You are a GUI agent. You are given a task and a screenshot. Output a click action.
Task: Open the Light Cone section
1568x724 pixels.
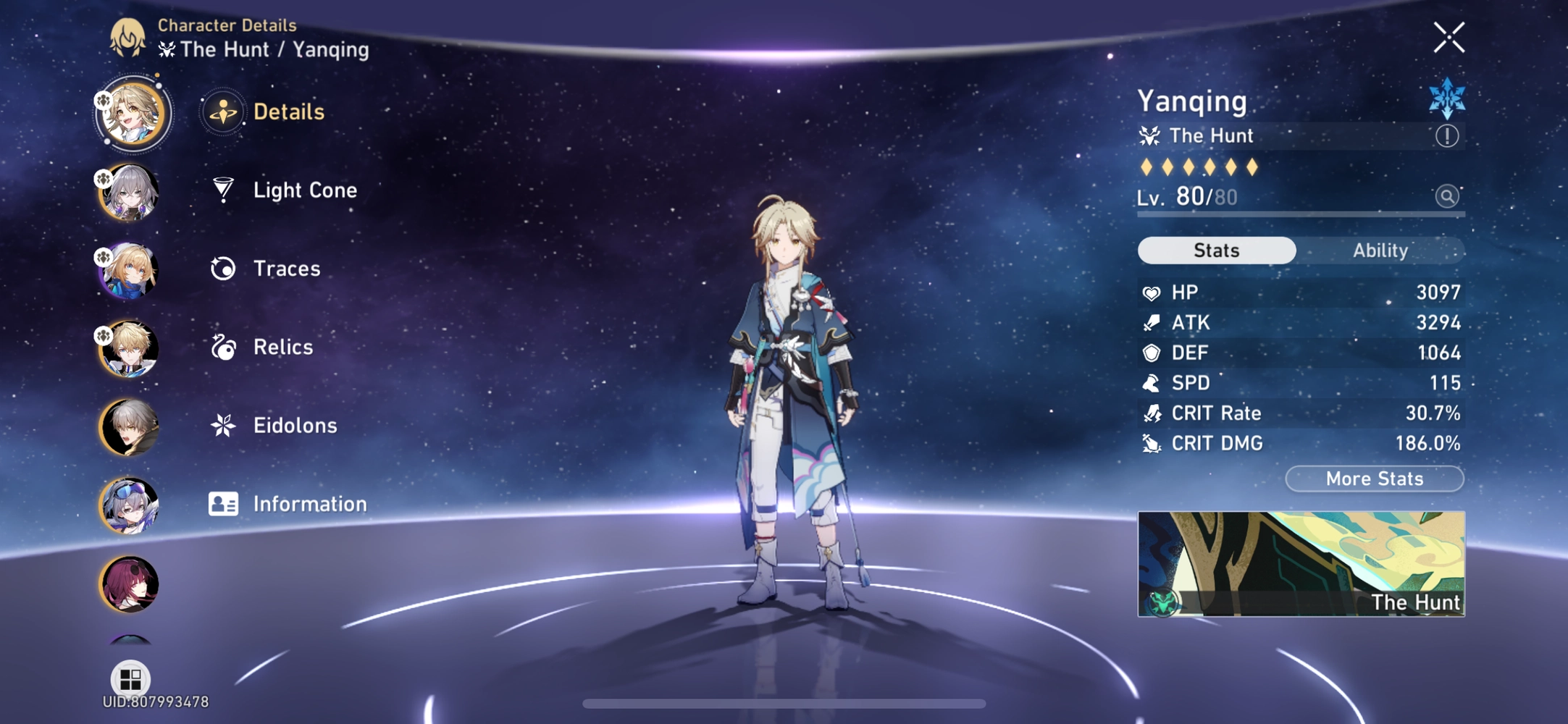click(x=304, y=190)
